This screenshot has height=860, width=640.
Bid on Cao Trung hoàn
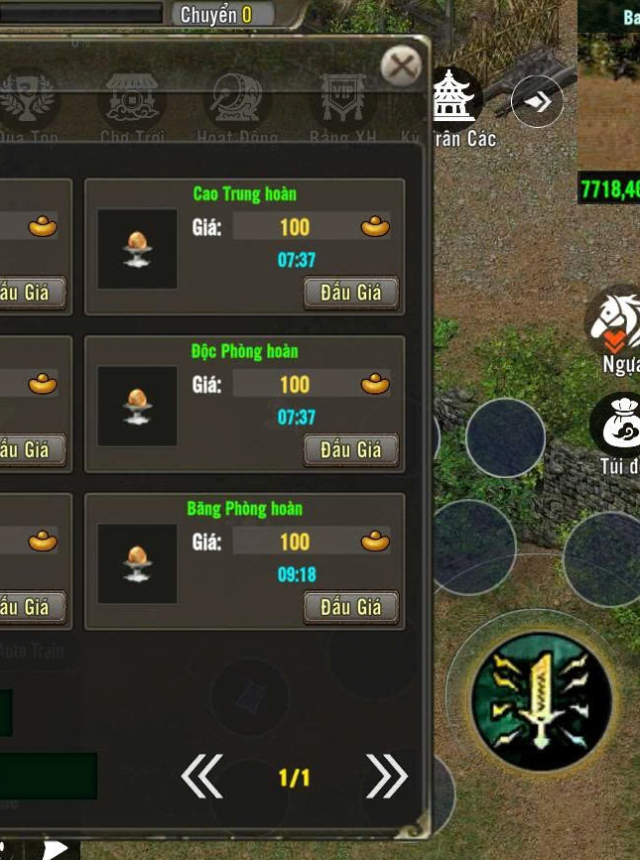(351, 293)
